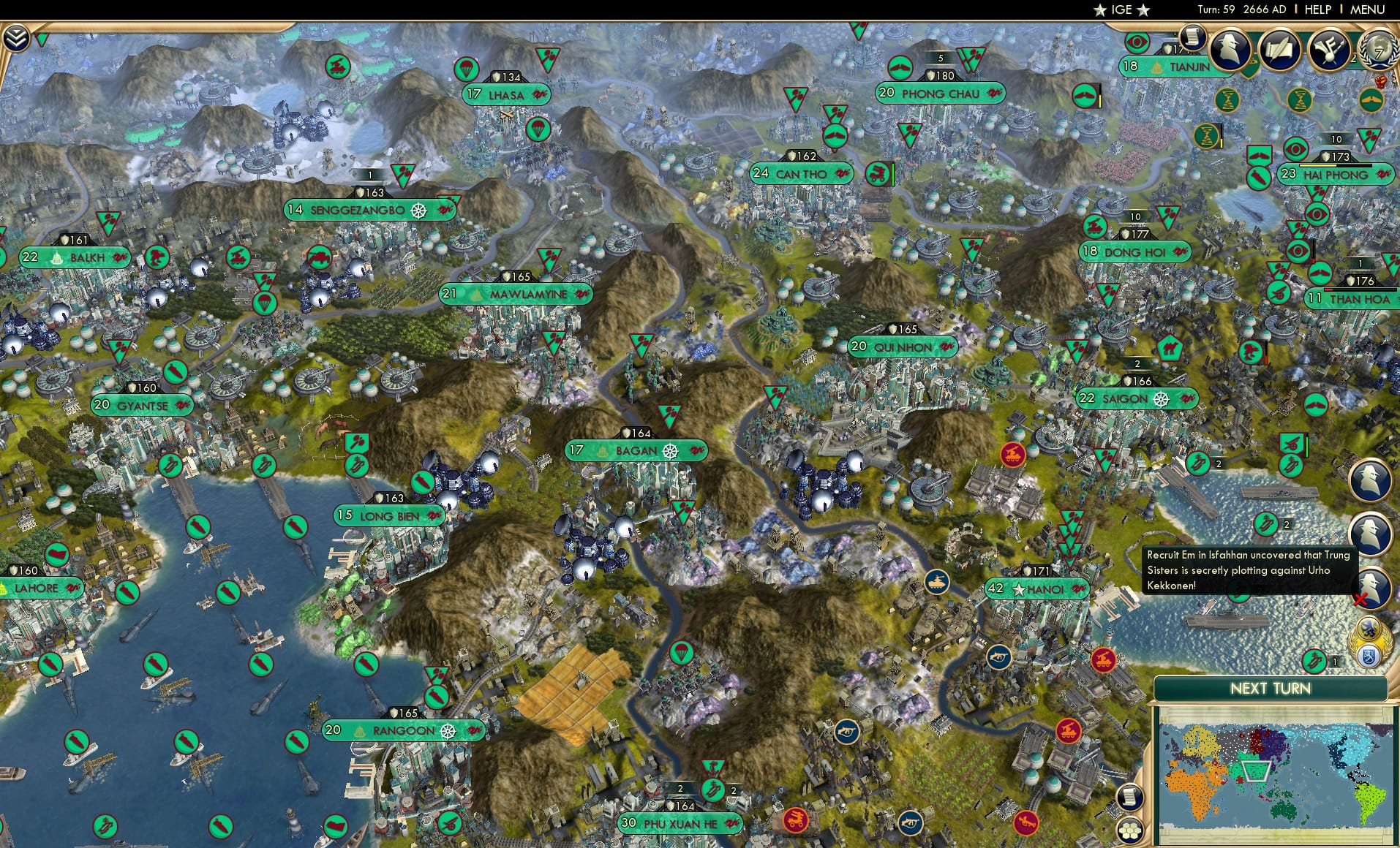The image size is (1400, 848).
Task: Open the MENU from the top bar
Action: point(1366,10)
